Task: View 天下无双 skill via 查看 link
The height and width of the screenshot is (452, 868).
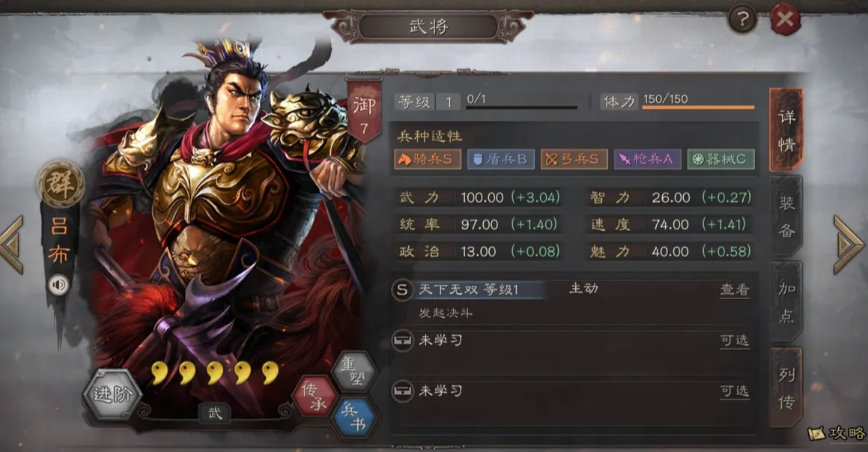Action: point(735,290)
